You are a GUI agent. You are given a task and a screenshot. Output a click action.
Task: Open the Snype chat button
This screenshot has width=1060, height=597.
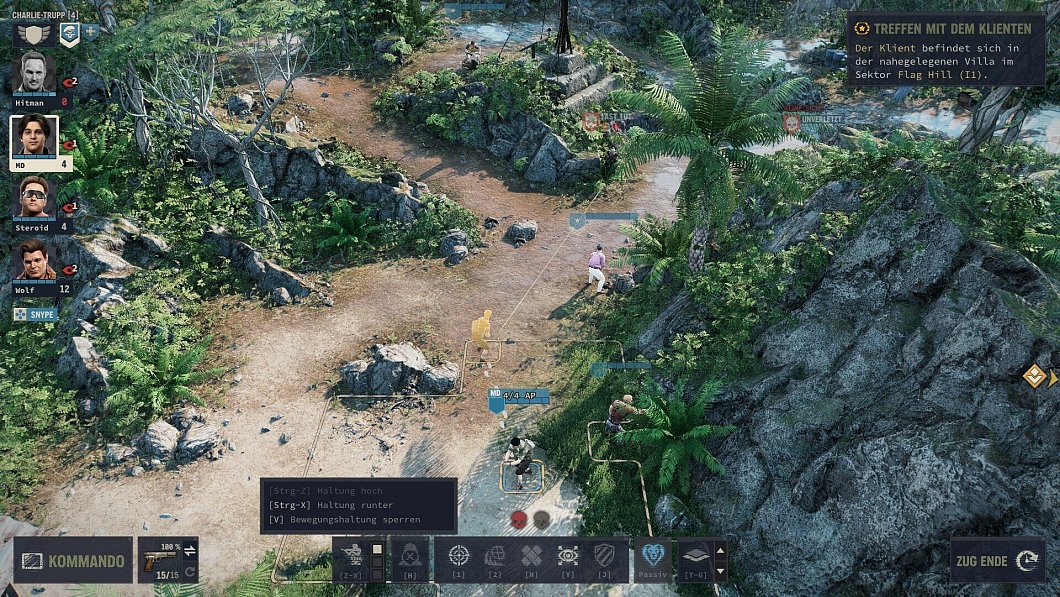pos(35,314)
